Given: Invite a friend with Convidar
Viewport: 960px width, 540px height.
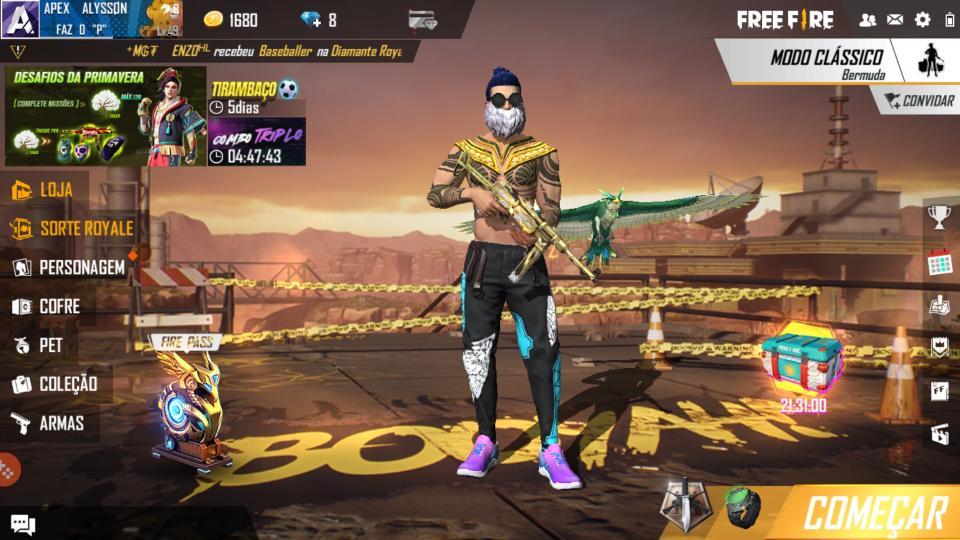Looking at the screenshot, I should [918, 101].
